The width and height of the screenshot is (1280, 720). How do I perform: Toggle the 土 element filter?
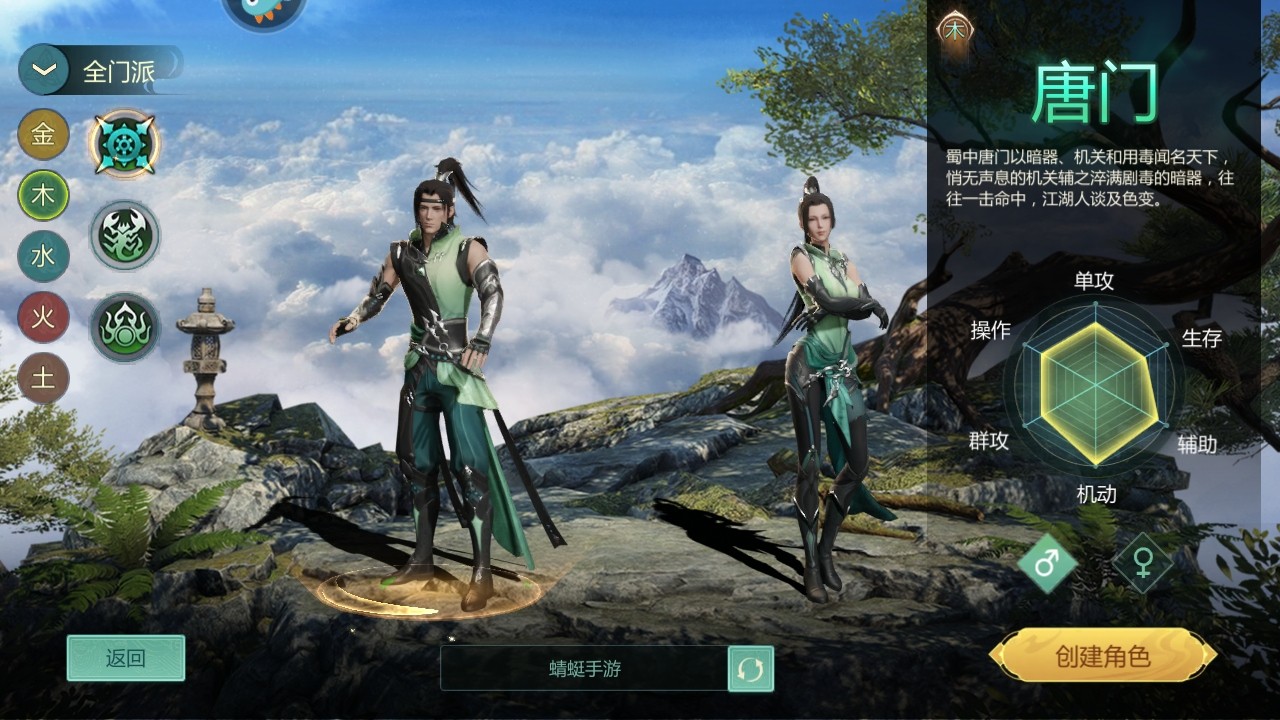click(42, 377)
